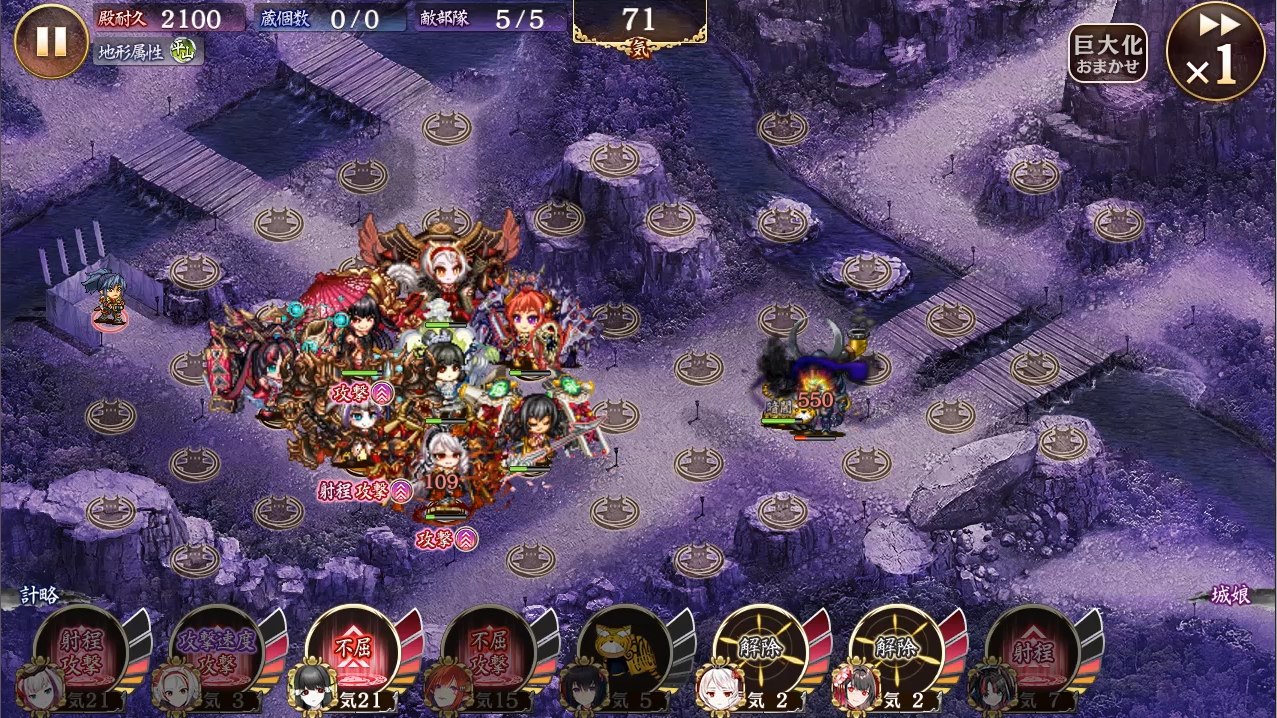The width and height of the screenshot is (1277, 718).
Task: Select the 不屈 攻撃 strategy costing 15
Action: (x=488, y=654)
